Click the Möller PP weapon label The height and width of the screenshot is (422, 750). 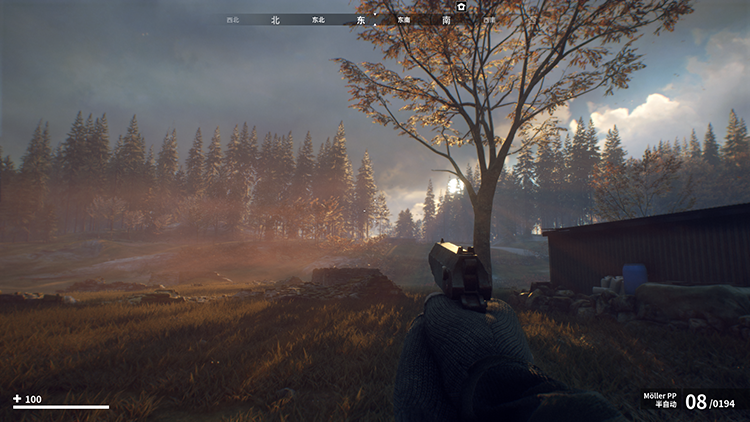(660, 395)
